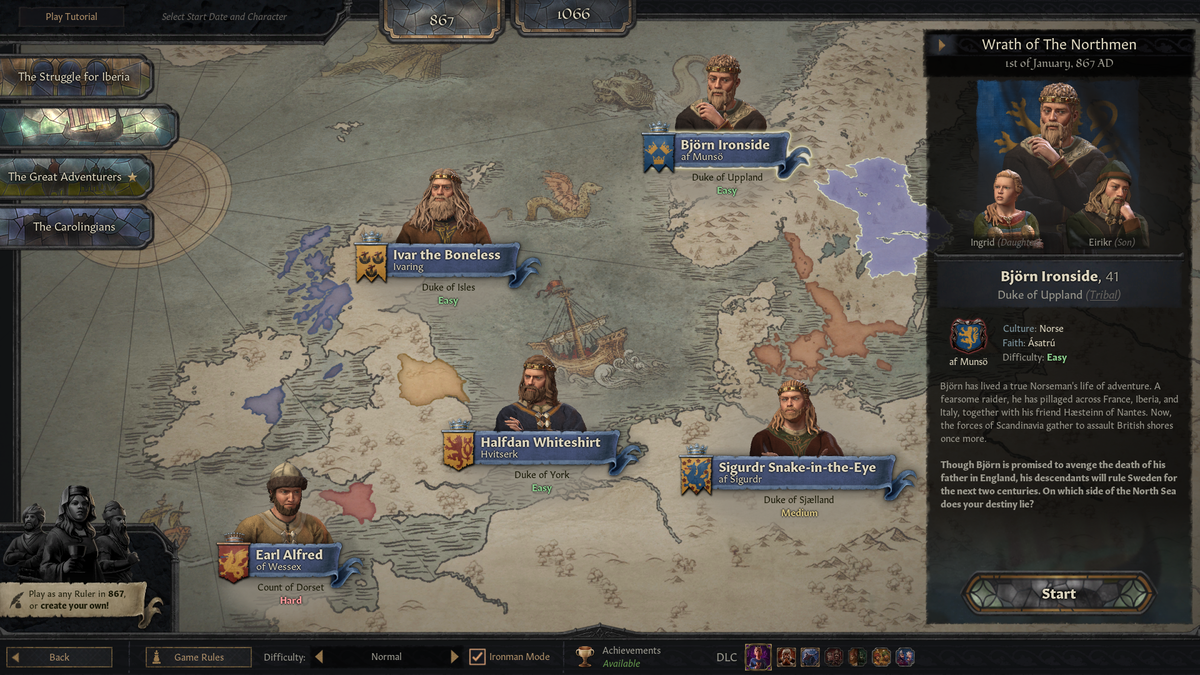The width and height of the screenshot is (1200, 675).
Task: Switch to the 1066 start date
Action: pos(573,15)
